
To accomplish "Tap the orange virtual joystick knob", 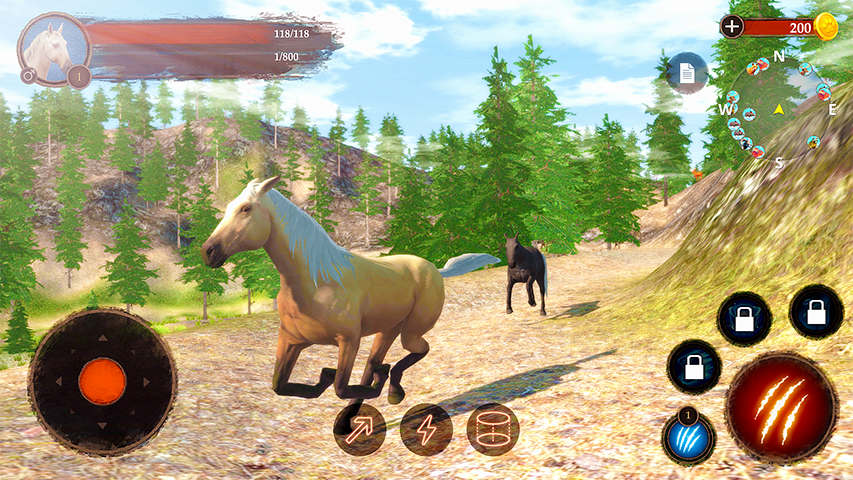I will pyautogui.click(x=102, y=381).
